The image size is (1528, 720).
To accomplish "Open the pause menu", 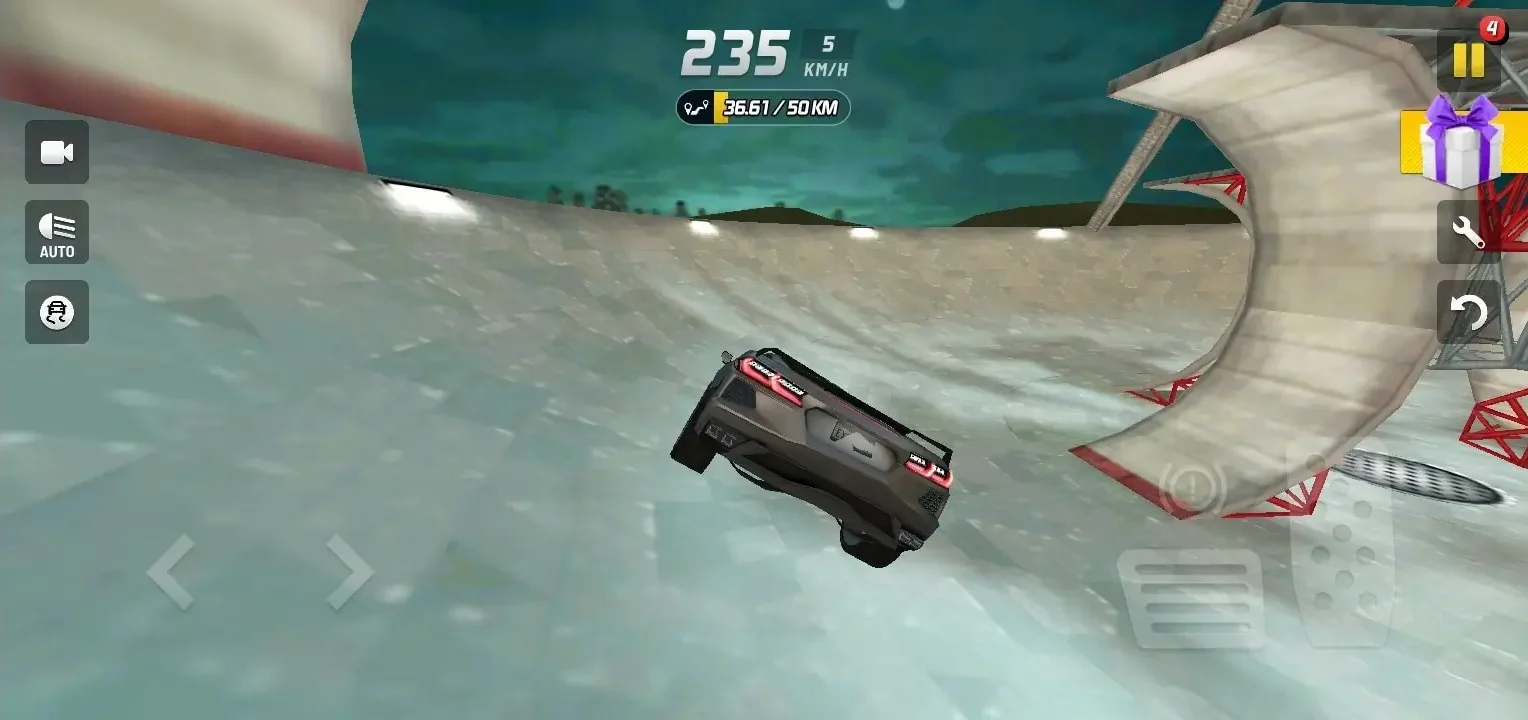I will coord(1467,61).
